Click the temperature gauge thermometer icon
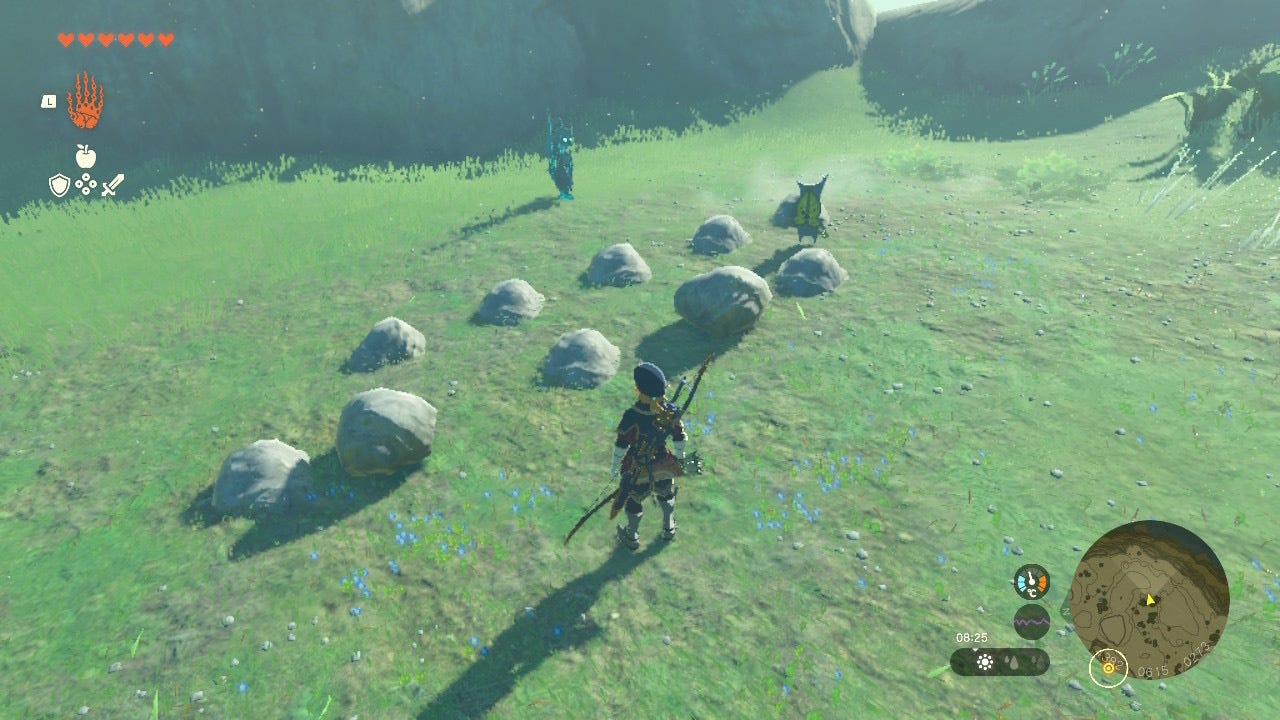The height and width of the screenshot is (720, 1280). tap(1031, 581)
